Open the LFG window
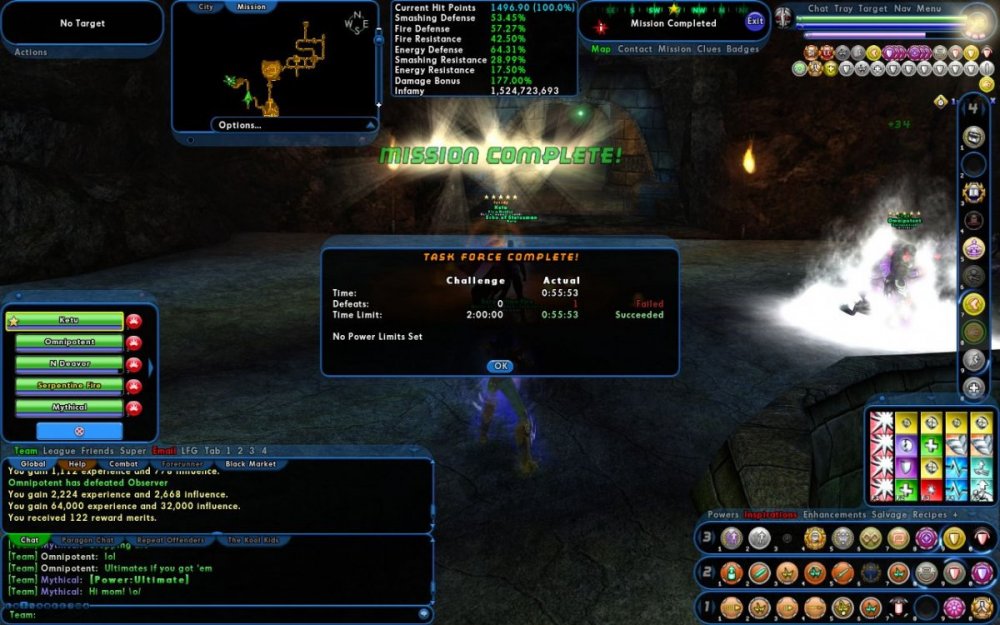This screenshot has width=1000, height=625. click(x=187, y=451)
